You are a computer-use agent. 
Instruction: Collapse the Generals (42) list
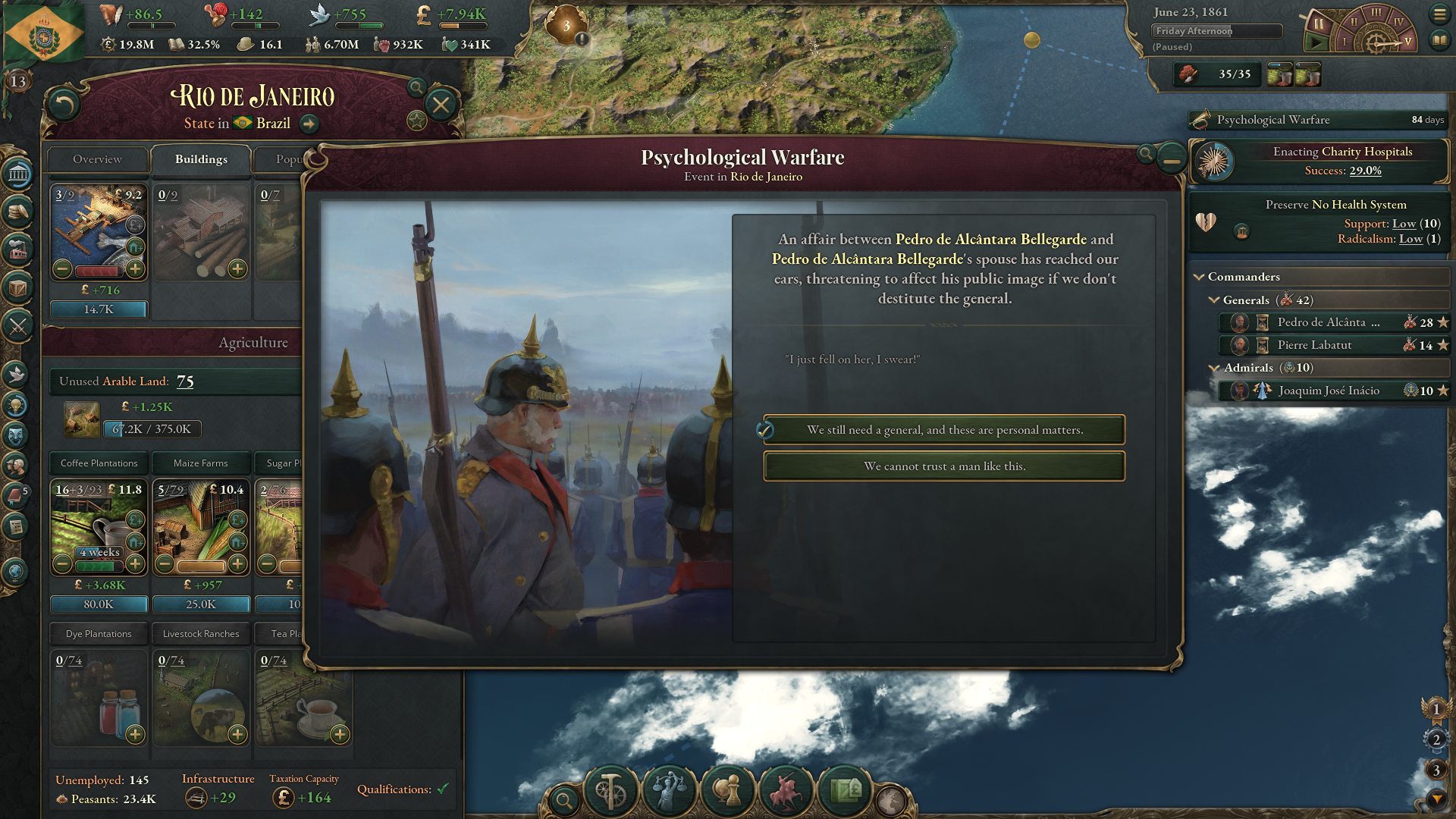(x=1214, y=300)
